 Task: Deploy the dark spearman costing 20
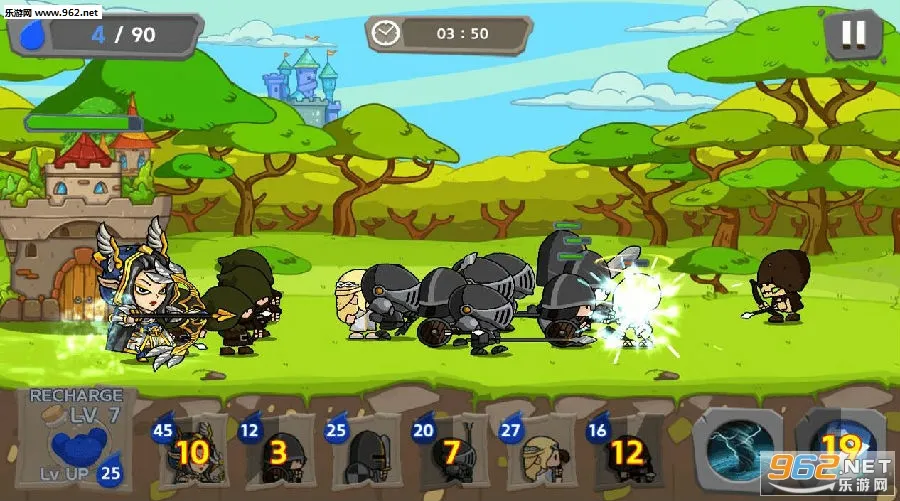pyautogui.click(x=448, y=452)
